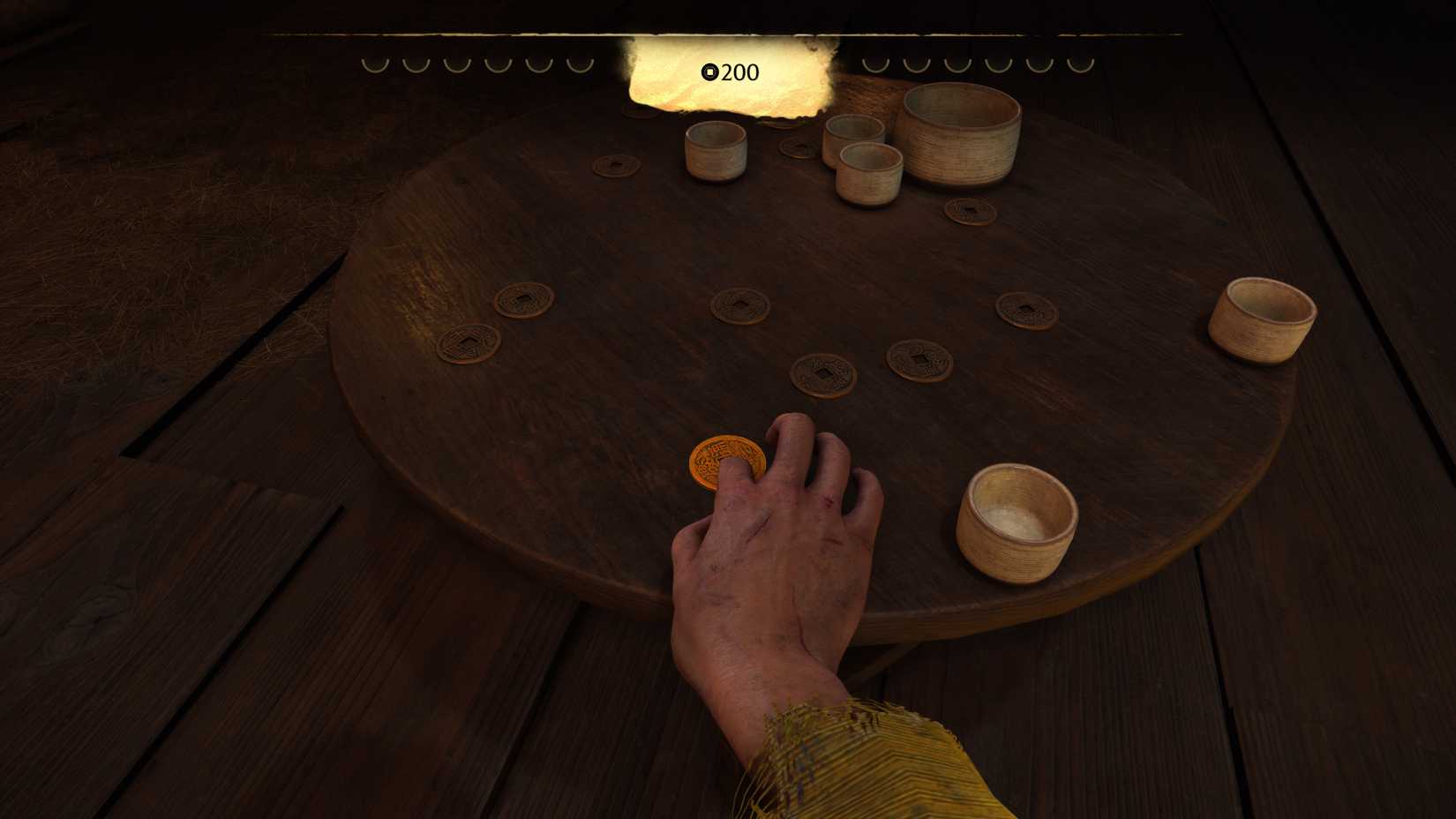
Task: Toggle the first tally marker on the left row
Action: (x=375, y=64)
